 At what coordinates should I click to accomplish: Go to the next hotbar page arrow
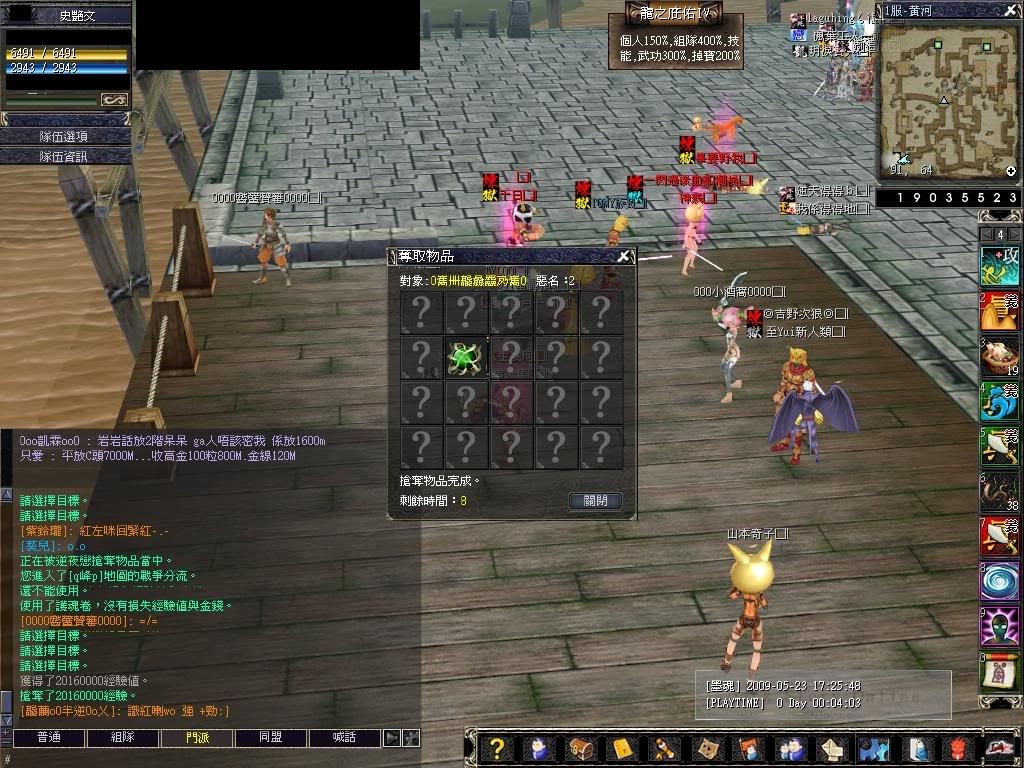1015,234
